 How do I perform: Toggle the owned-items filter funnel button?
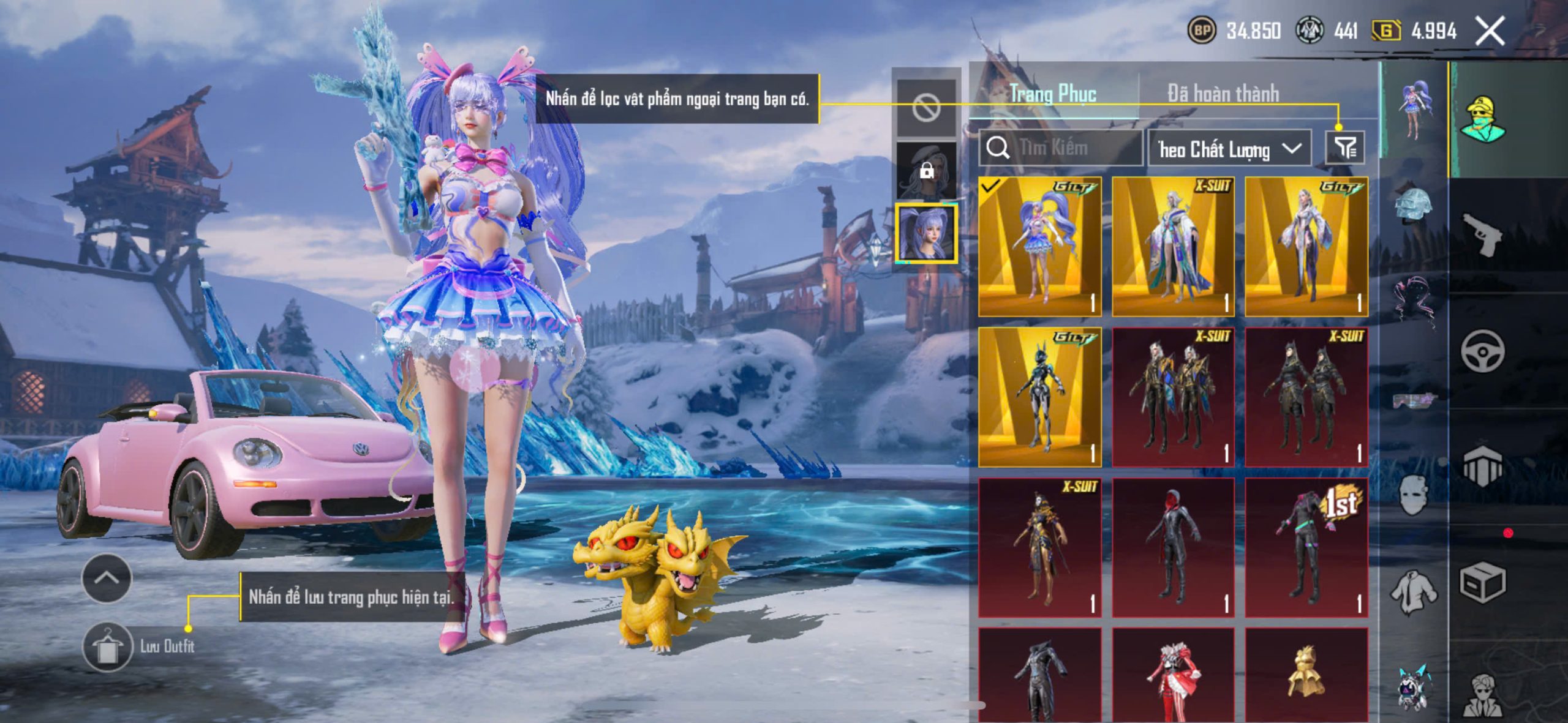[x=1344, y=148]
